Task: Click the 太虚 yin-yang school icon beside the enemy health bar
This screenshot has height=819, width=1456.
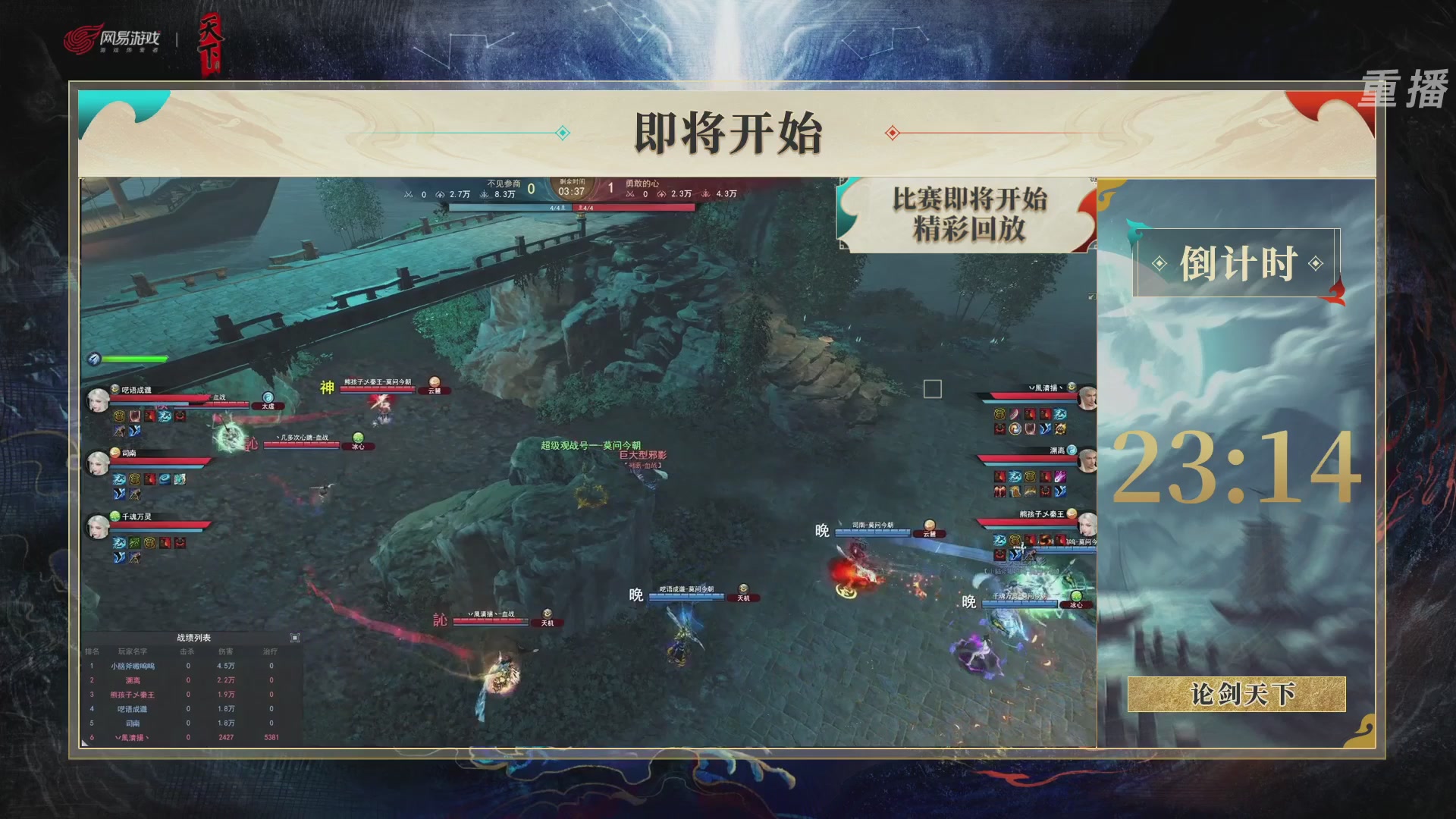Action: click(269, 397)
